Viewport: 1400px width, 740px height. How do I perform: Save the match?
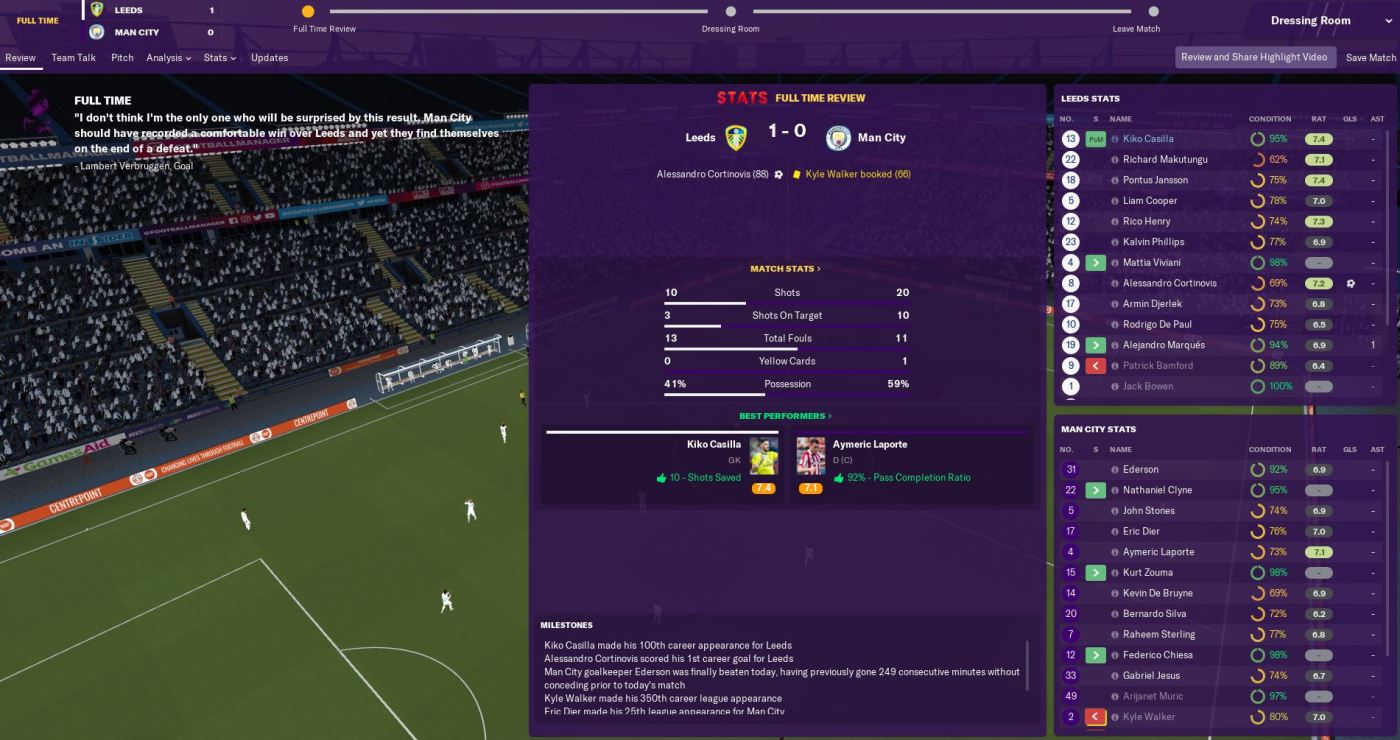coord(1370,58)
